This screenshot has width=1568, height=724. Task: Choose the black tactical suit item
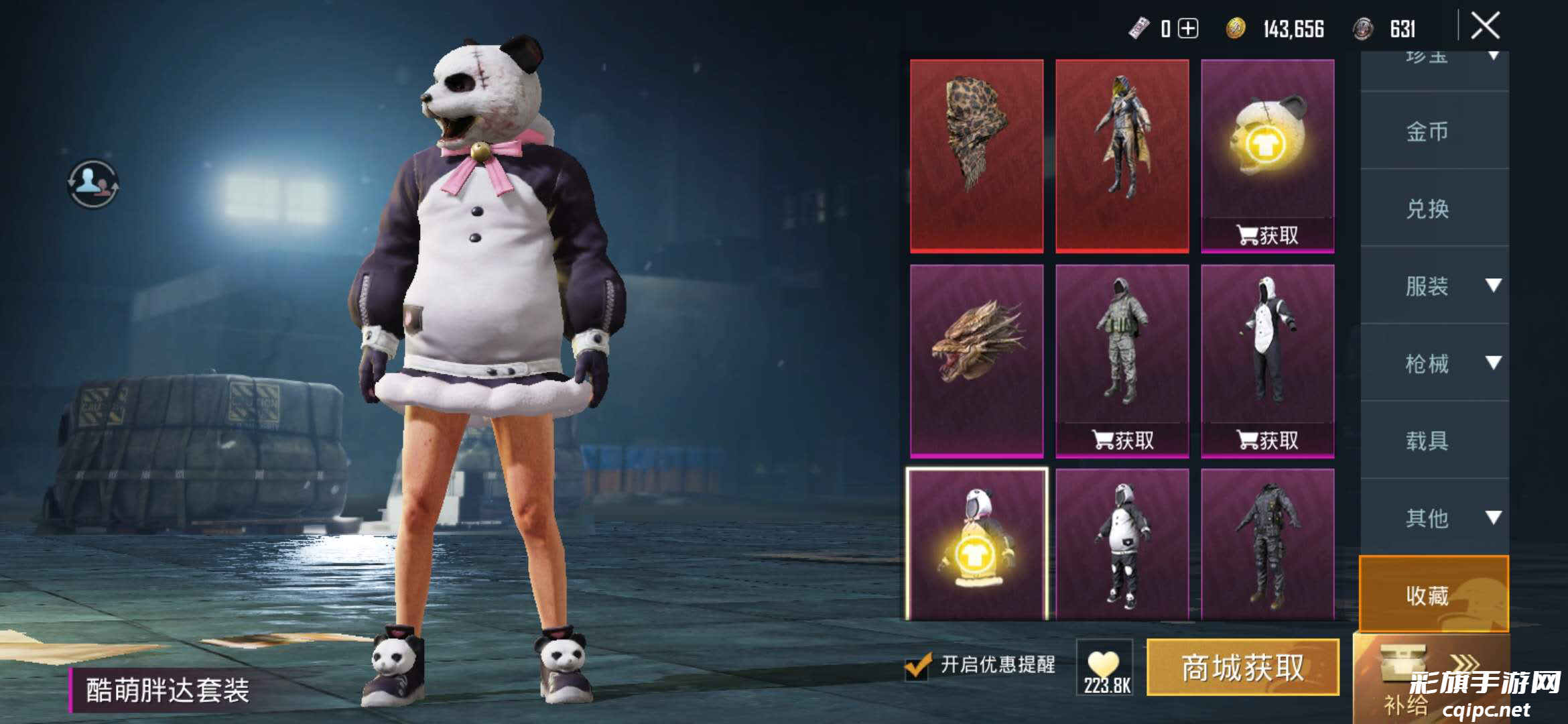point(1267,544)
